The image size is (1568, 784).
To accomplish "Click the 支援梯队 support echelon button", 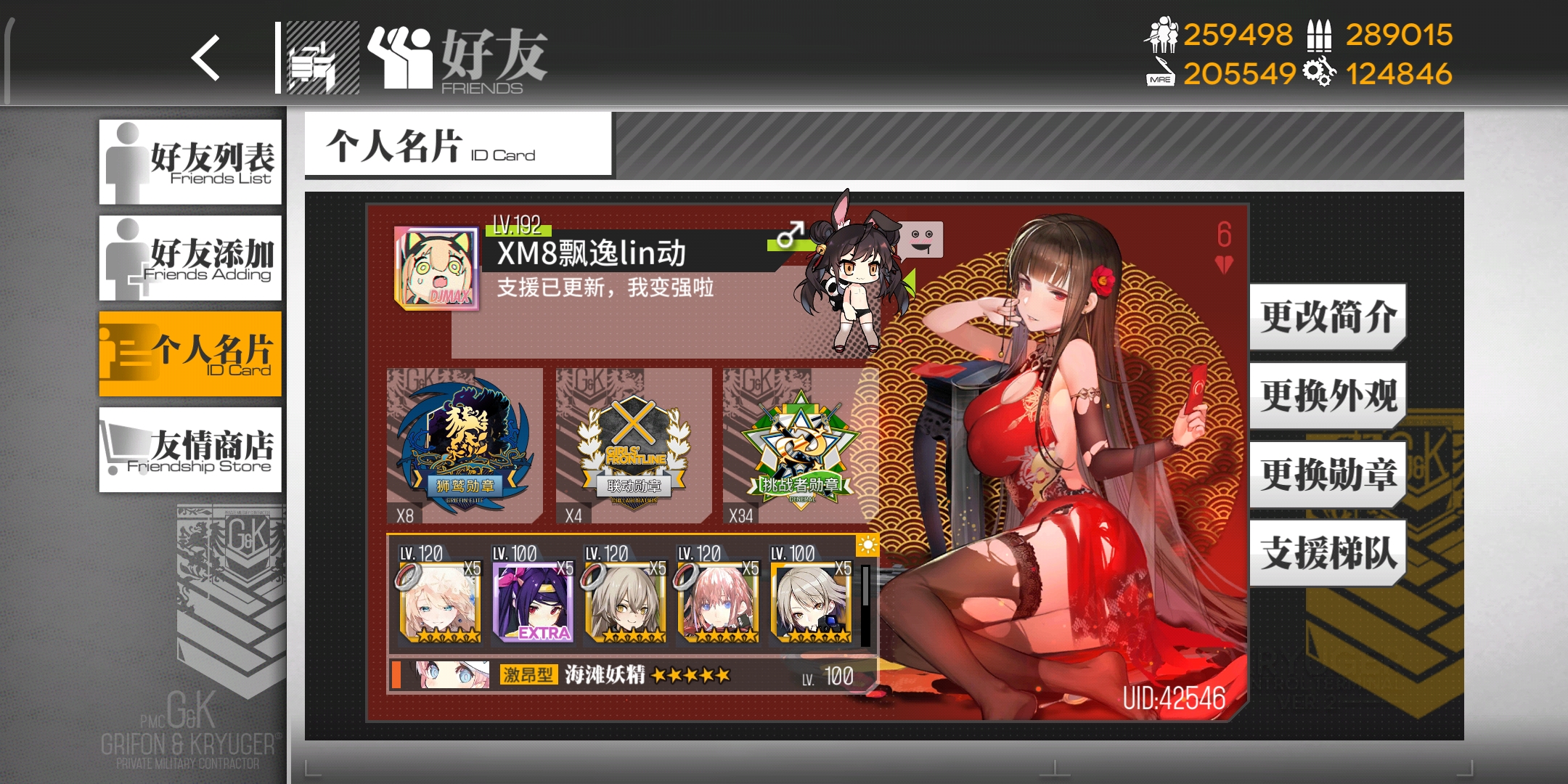I will [x=1326, y=553].
